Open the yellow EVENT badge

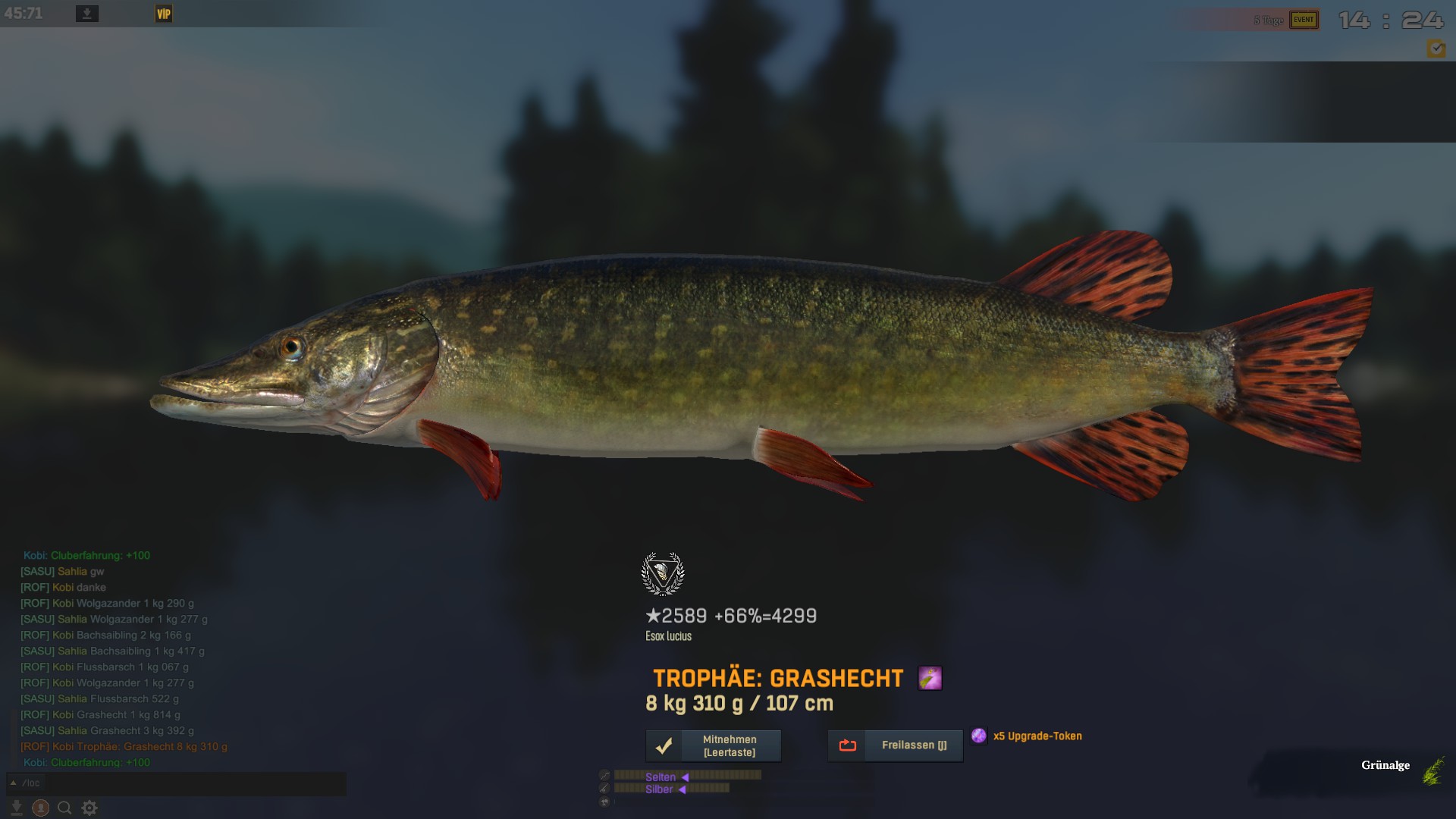pyautogui.click(x=1304, y=20)
